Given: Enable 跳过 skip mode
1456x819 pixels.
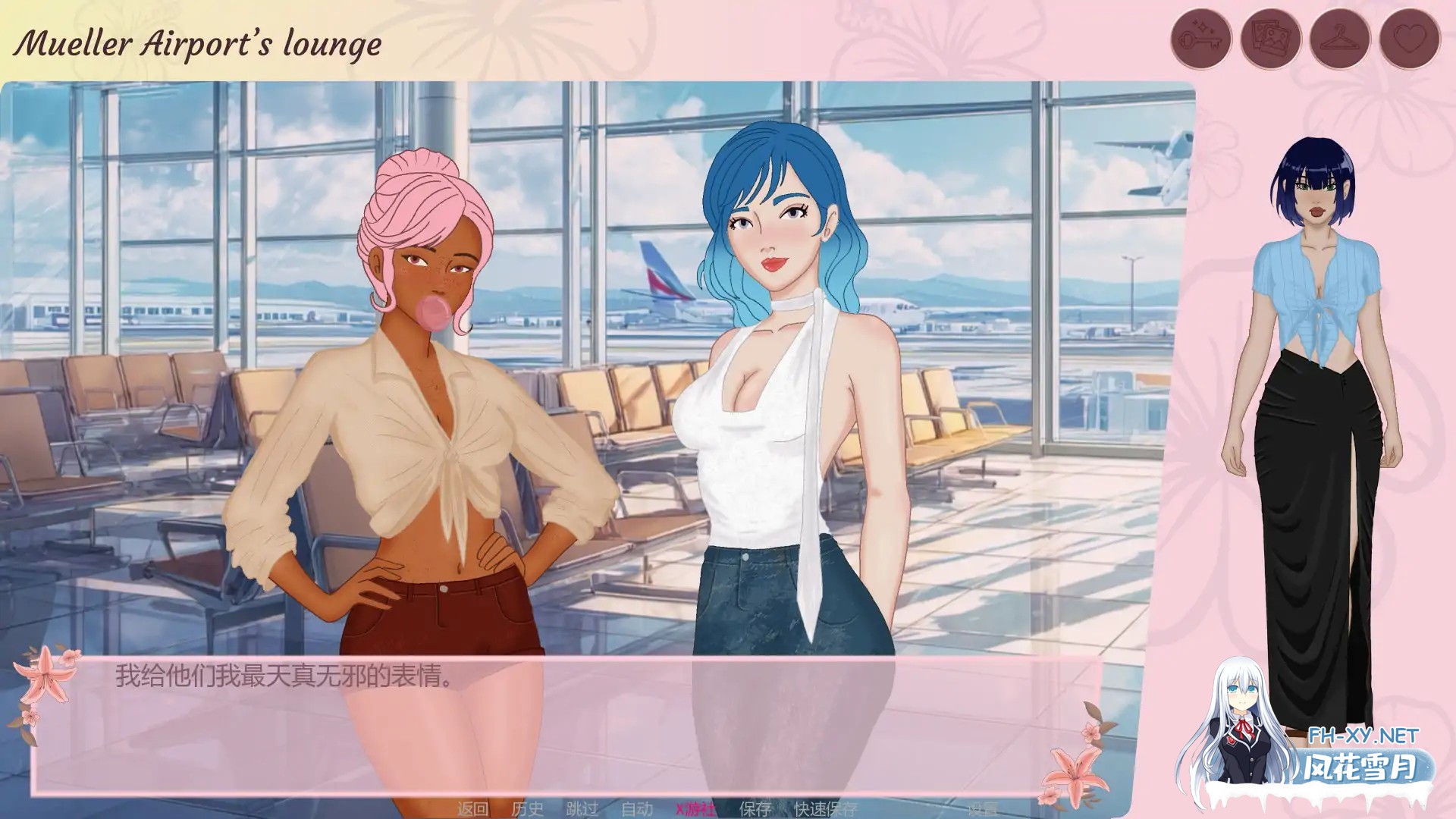Looking at the screenshot, I should [x=580, y=809].
